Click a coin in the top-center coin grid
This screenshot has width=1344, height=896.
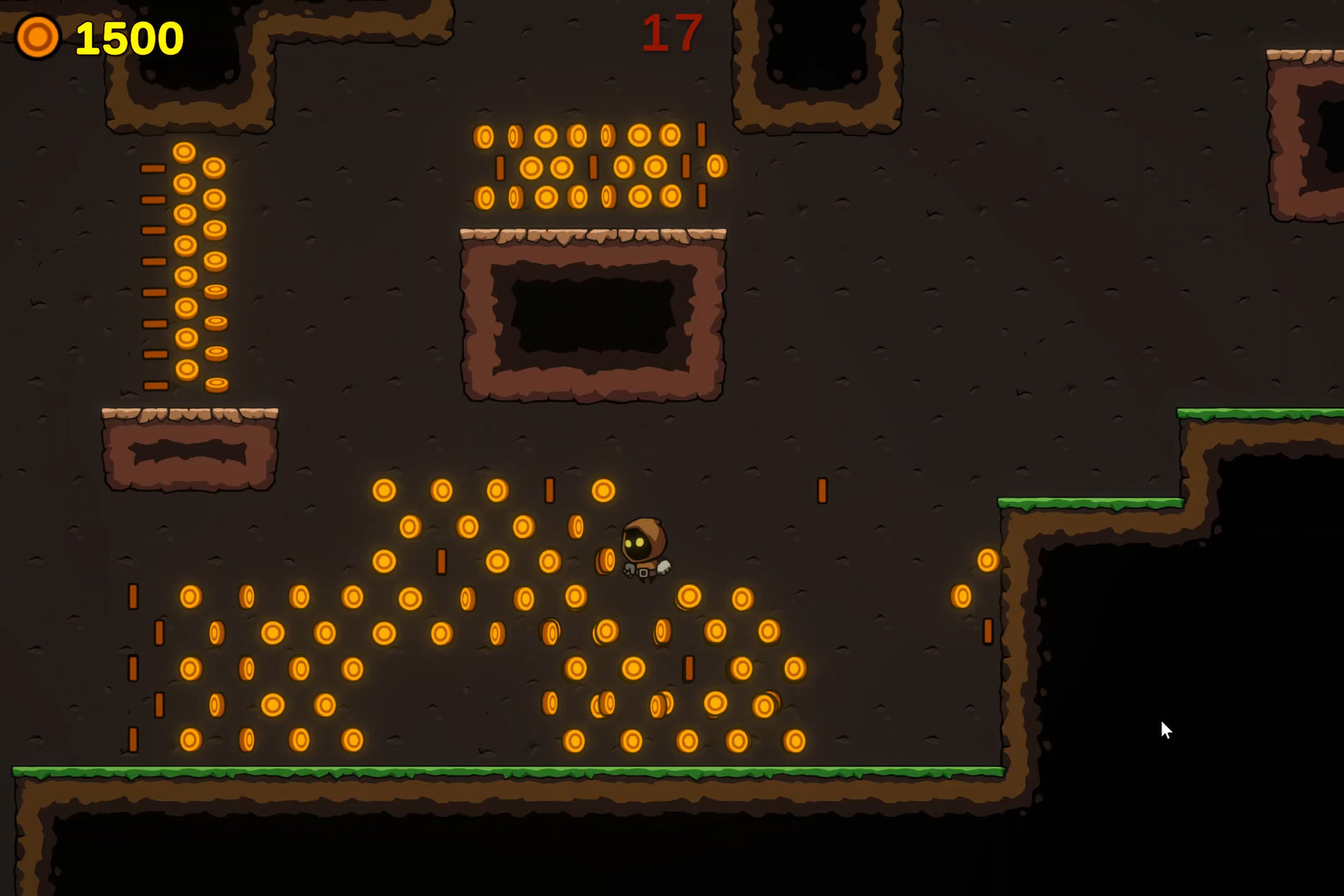581,166
